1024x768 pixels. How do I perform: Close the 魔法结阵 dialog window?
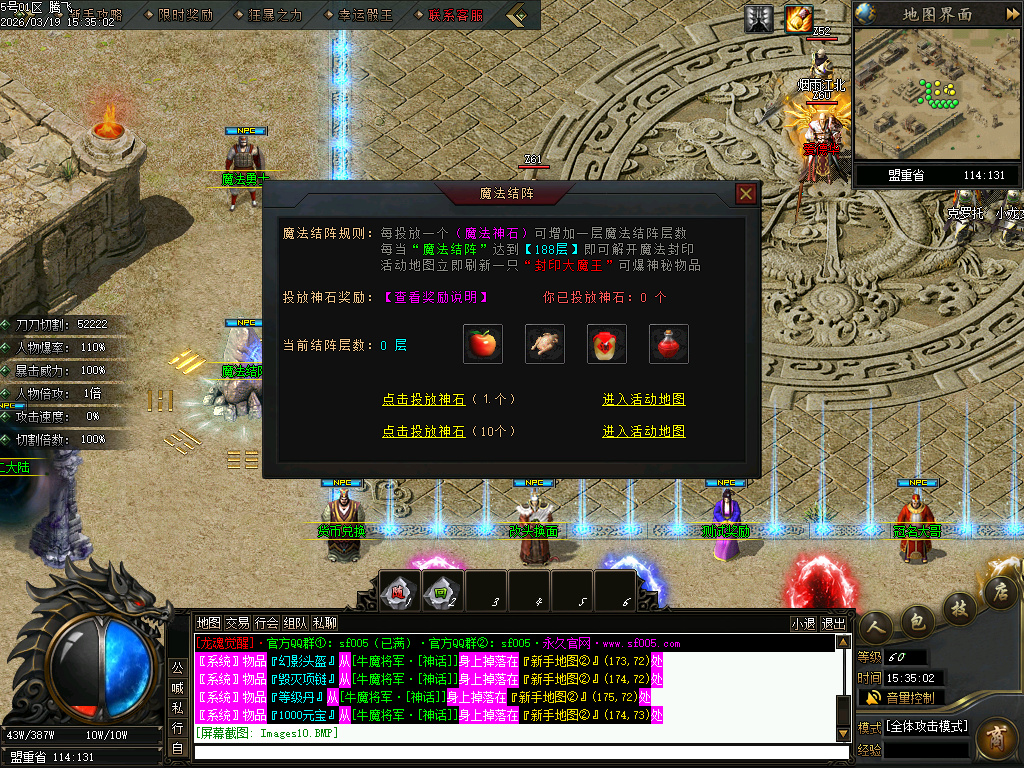coord(745,194)
